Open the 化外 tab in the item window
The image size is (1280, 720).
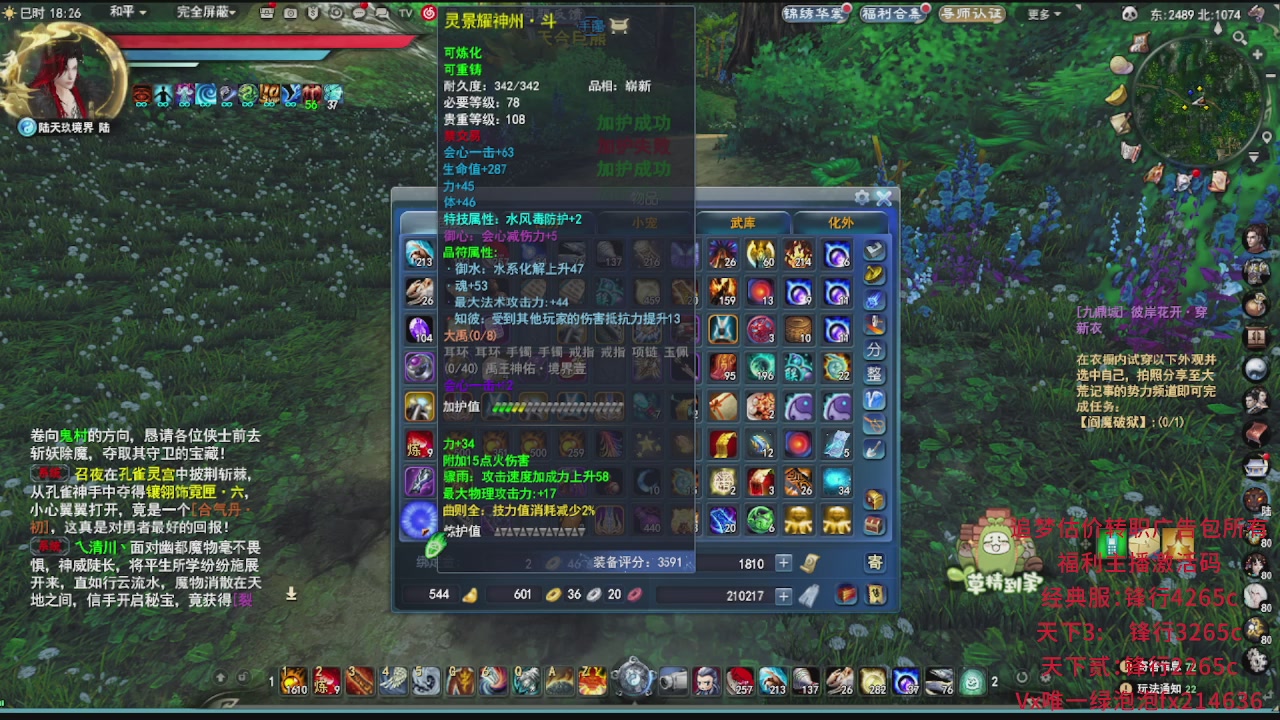[x=839, y=222]
